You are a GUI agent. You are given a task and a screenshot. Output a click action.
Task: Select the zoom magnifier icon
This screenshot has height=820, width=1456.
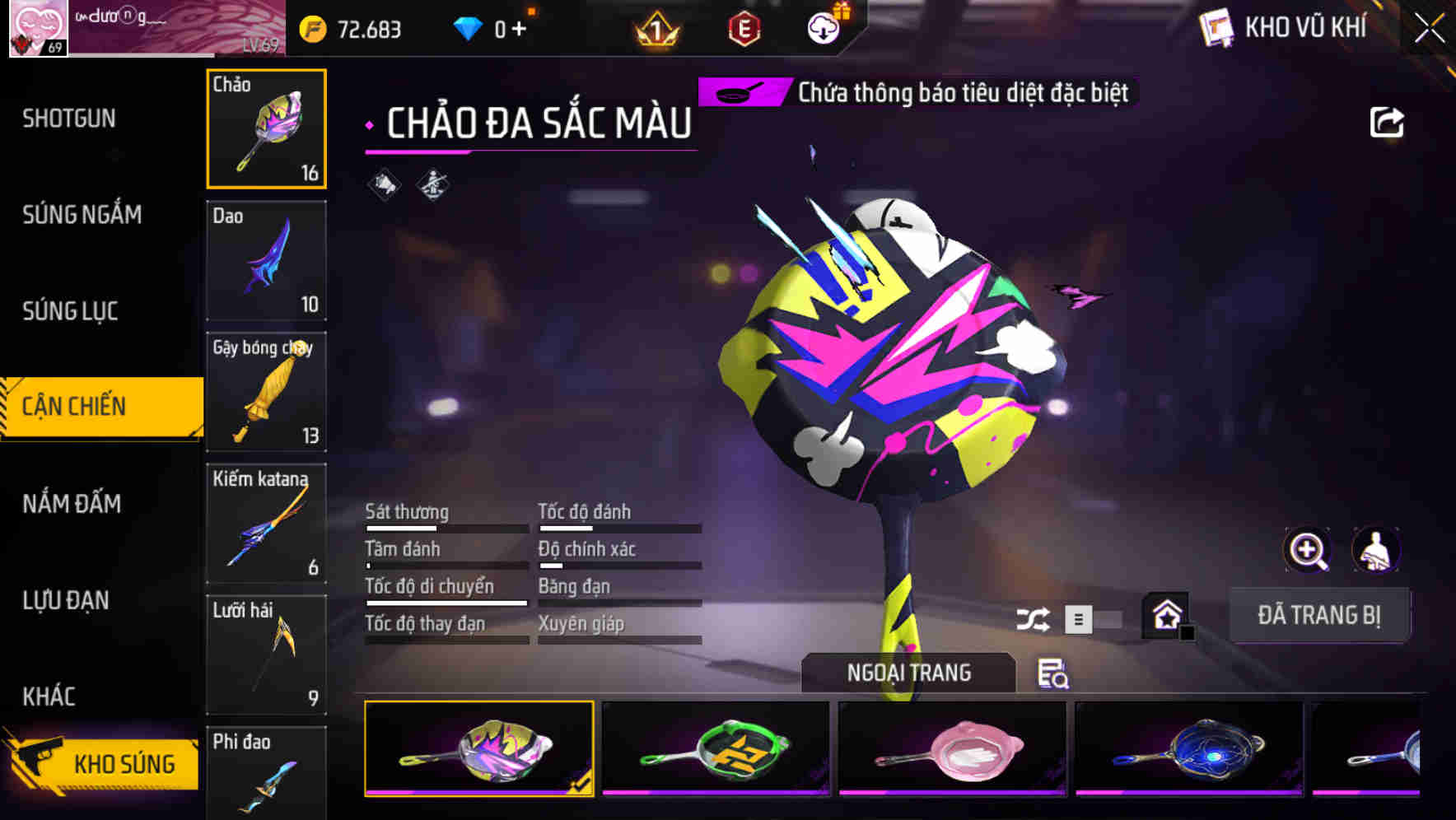[1308, 550]
